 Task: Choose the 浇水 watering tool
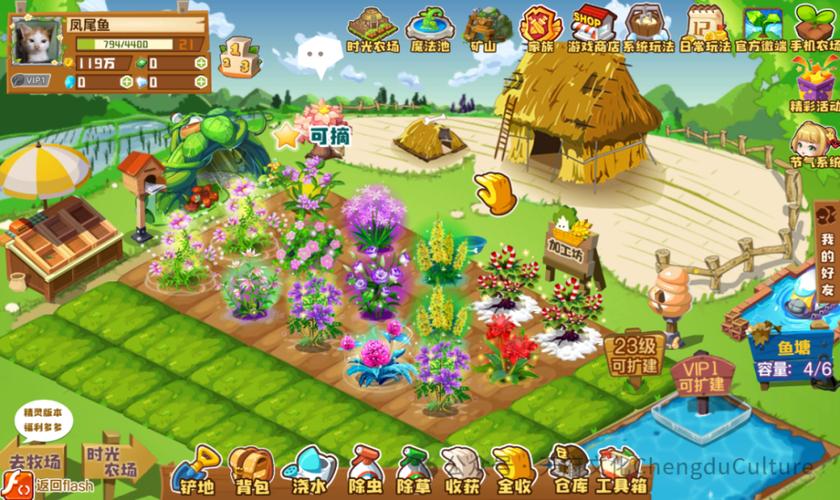click(304, 470)
